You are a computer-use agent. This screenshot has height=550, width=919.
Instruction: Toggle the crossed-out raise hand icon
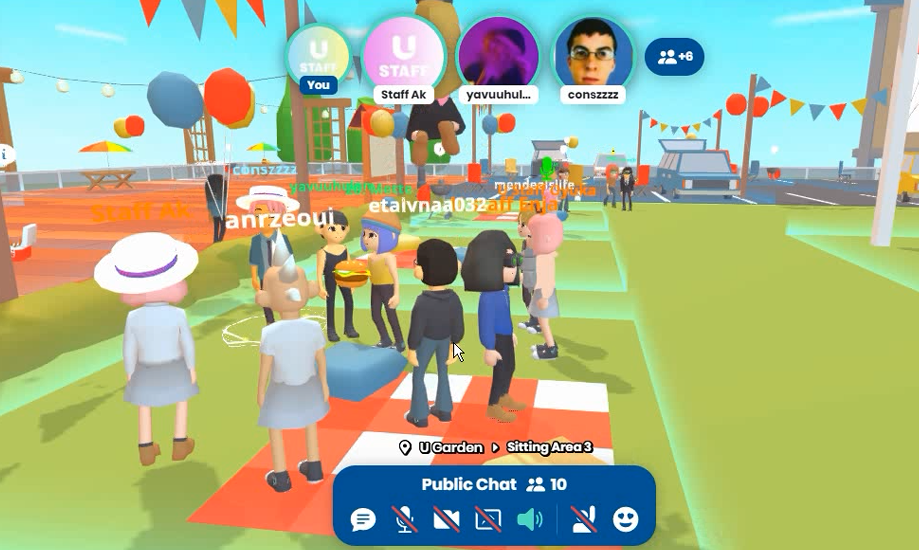[582, 519]
